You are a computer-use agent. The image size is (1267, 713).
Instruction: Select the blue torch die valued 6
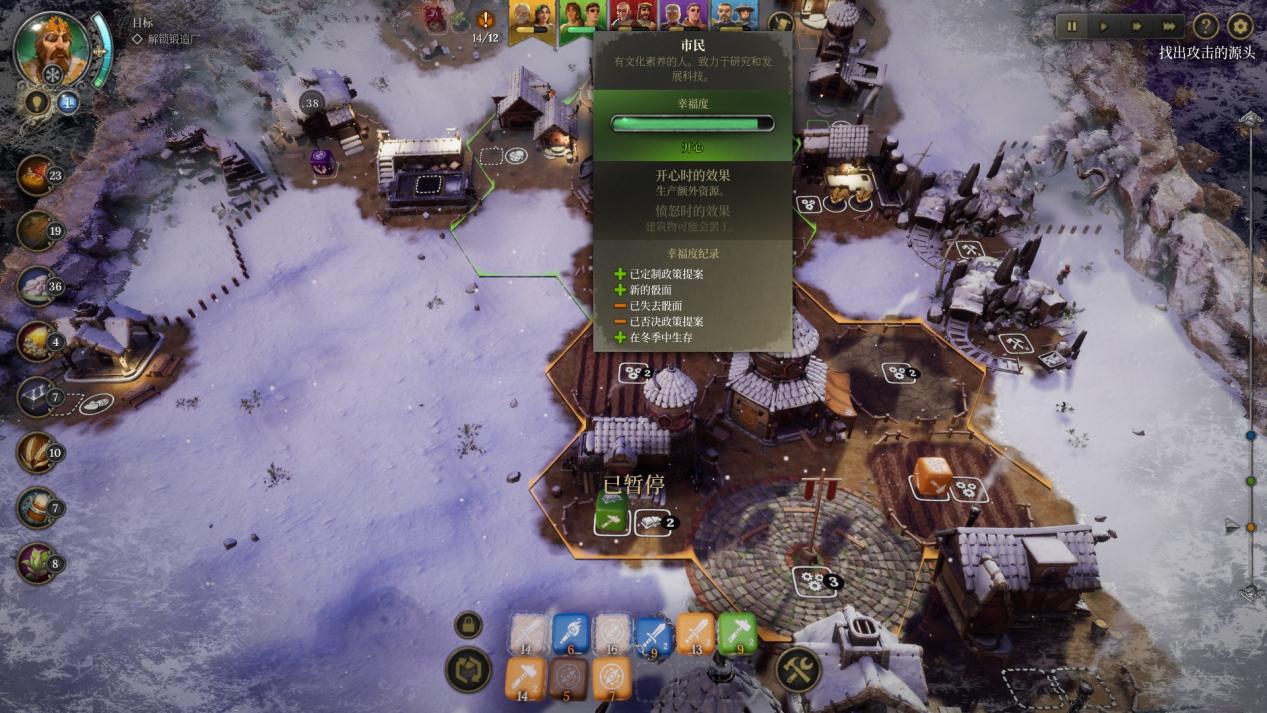coord(571,634)
